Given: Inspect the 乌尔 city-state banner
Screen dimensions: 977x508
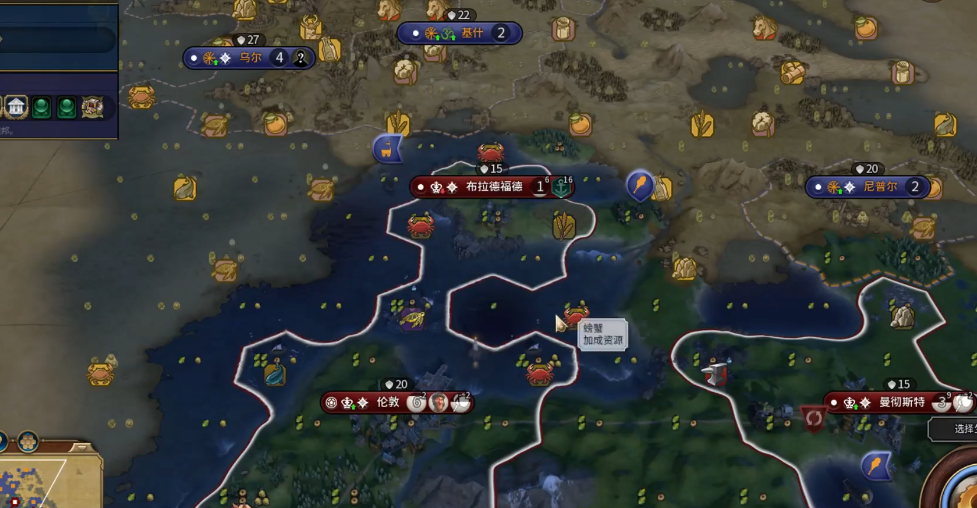Looking at the screenshot, I should point(249,58).
